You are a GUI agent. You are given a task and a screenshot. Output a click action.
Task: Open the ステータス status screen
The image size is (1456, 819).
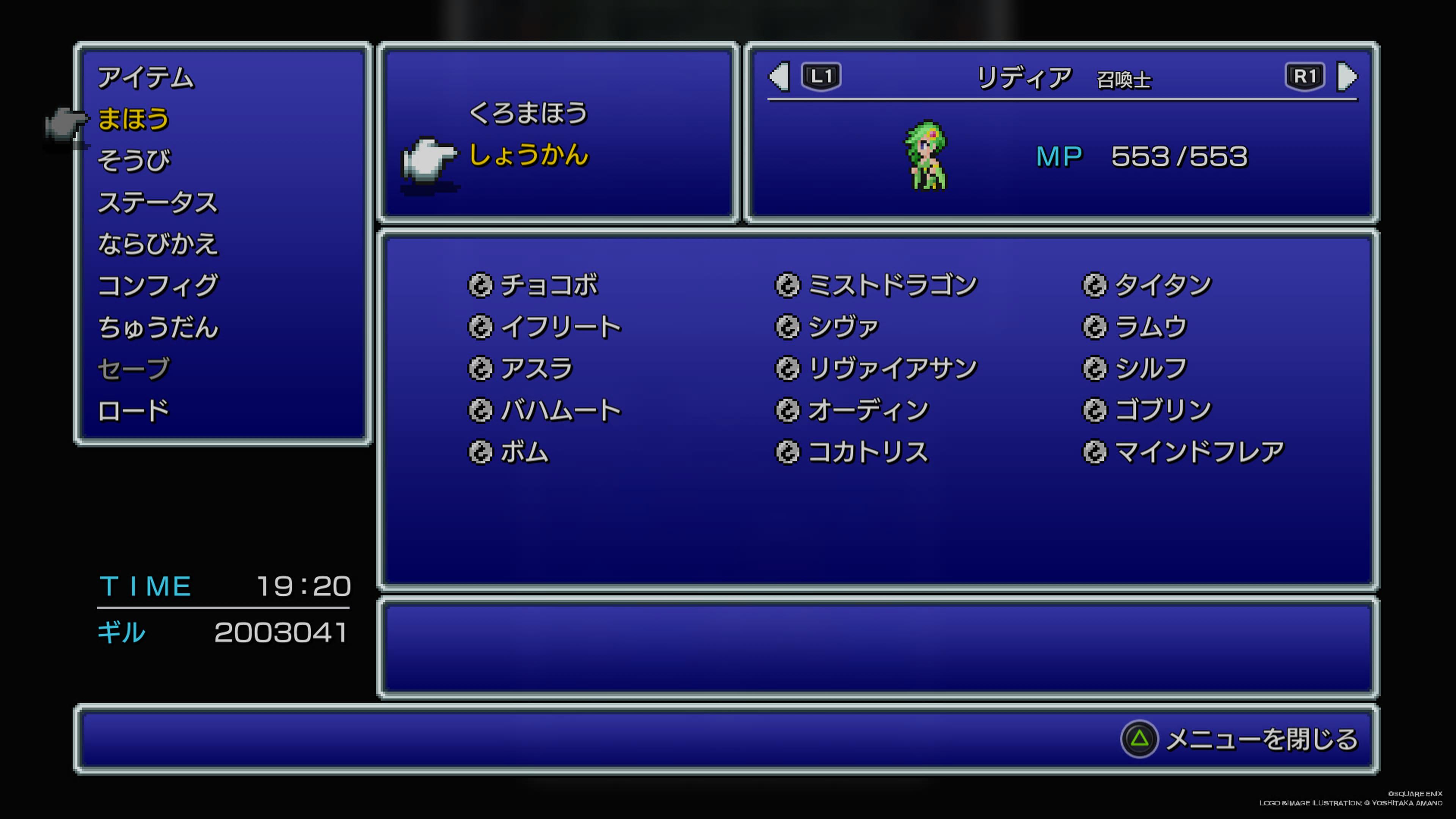(x=158, y=202)
